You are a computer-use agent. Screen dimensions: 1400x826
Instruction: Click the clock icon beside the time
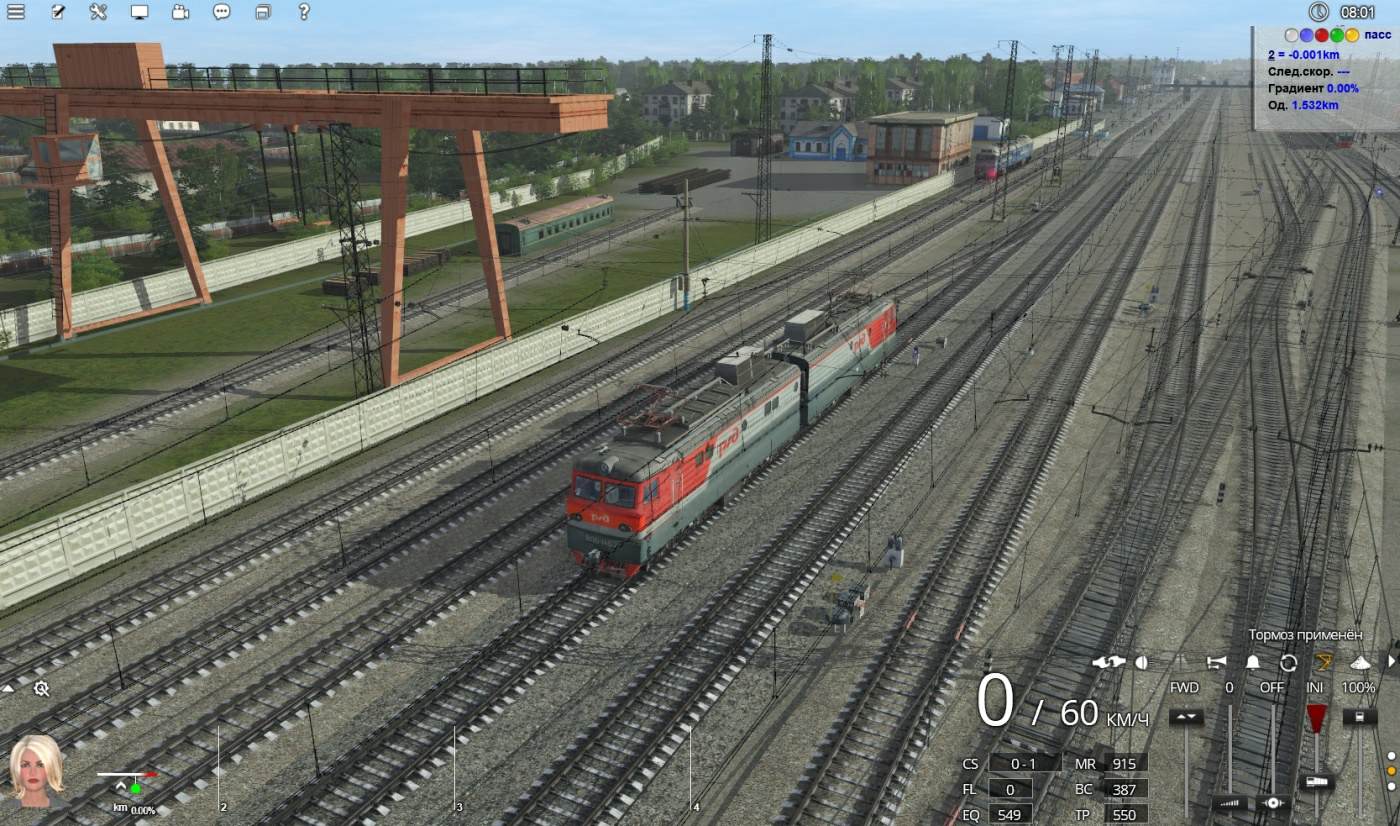(x=1318, y=12)
